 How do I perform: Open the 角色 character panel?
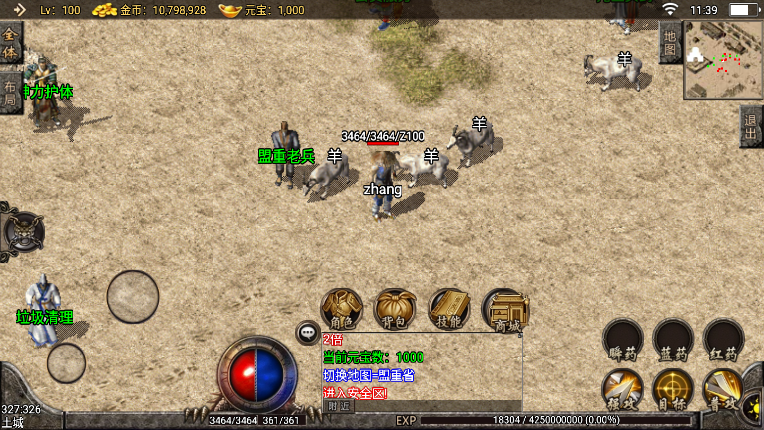pos(342,310)
